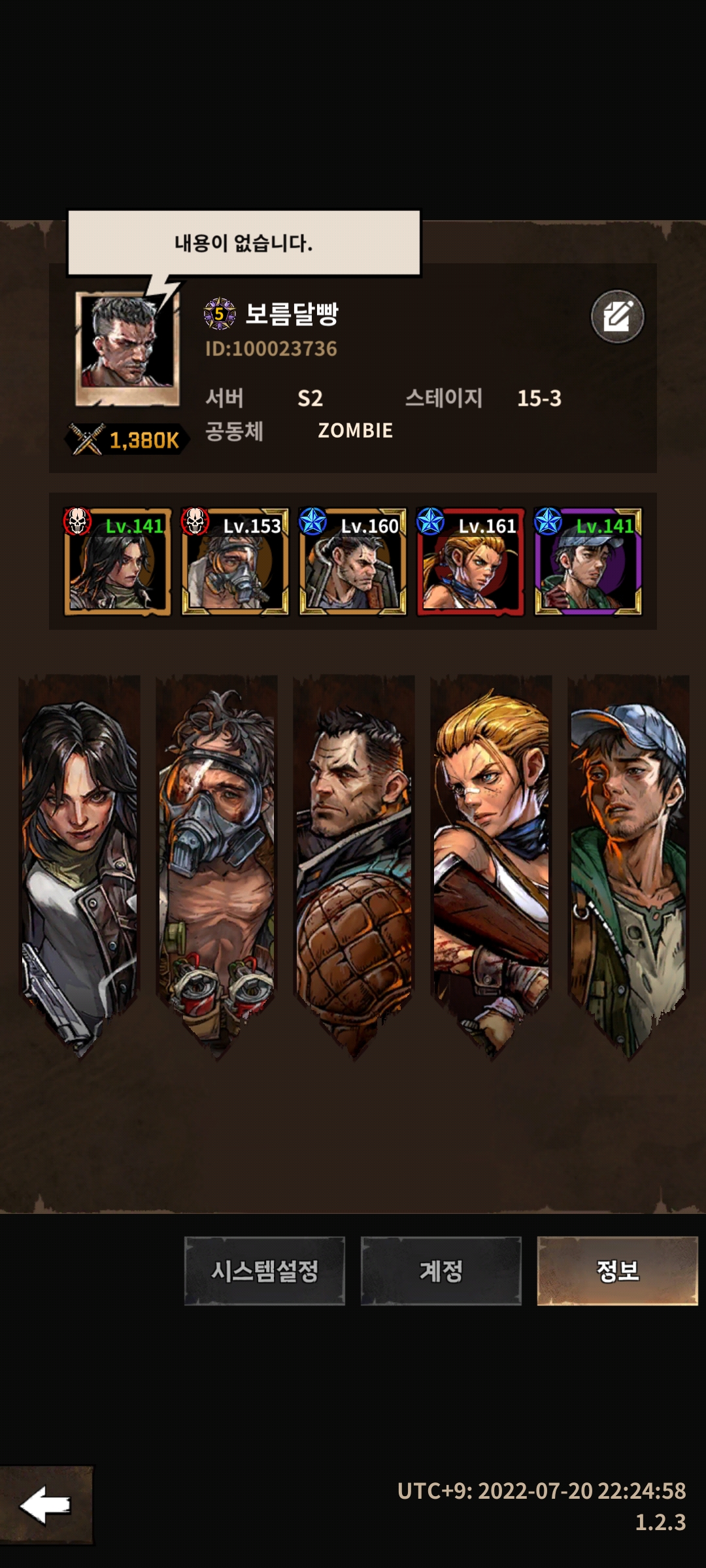
Task: Open the 시스템설정 tab
Action: (x=264, y=1271)
